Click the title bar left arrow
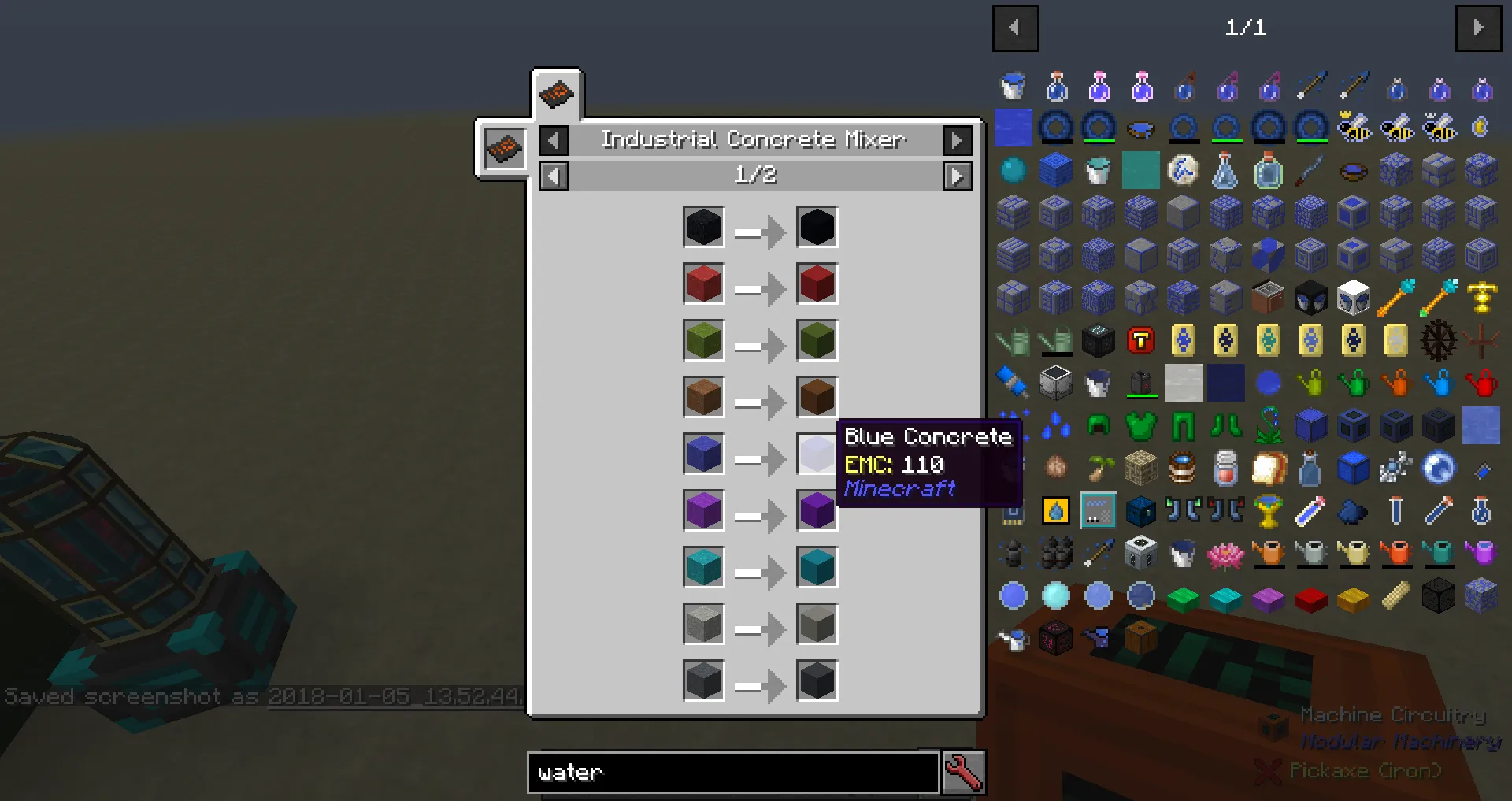The image size is (1512, 801). pos(554,139)
